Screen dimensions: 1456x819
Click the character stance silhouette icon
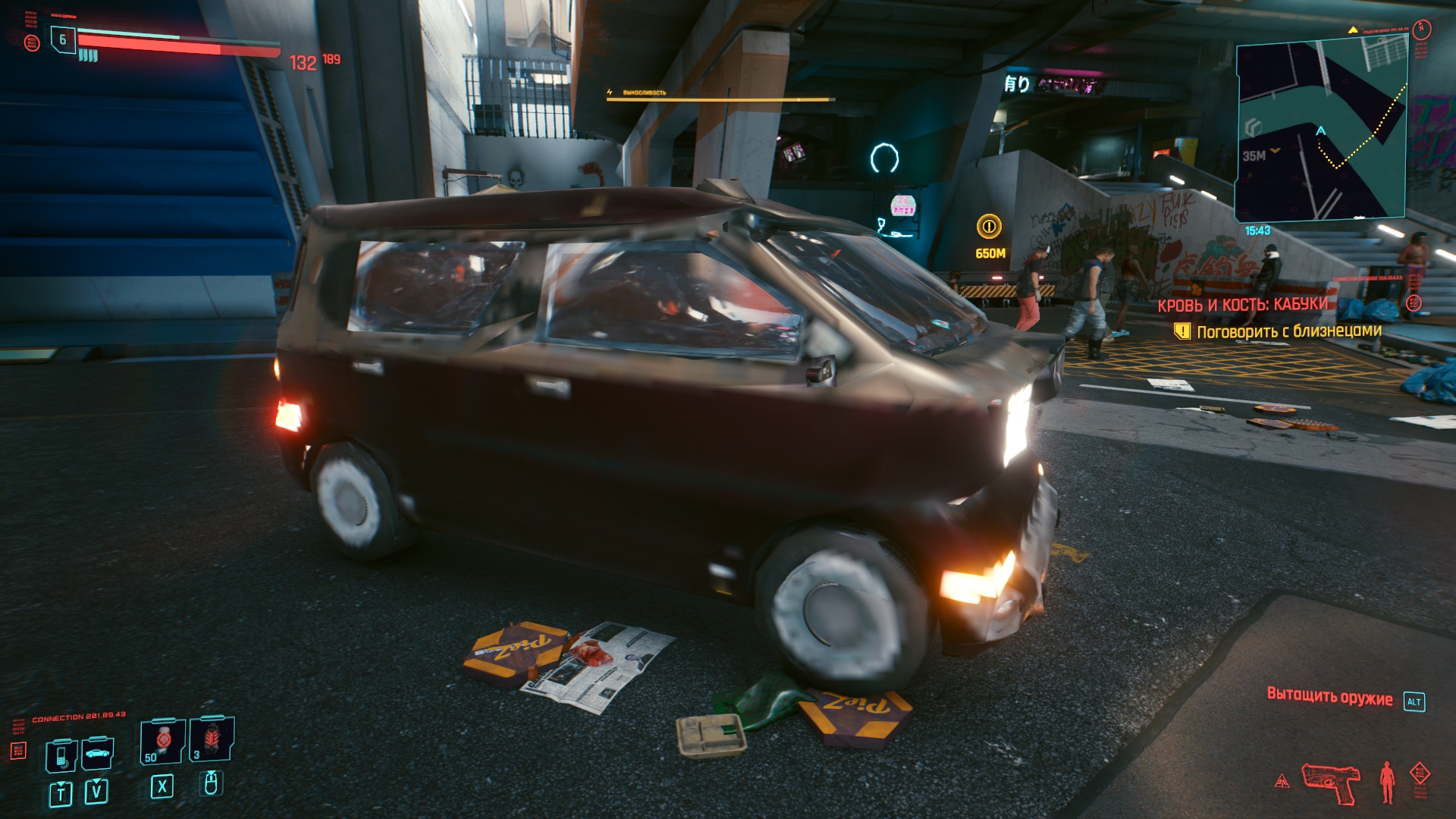pos(1387,782)
